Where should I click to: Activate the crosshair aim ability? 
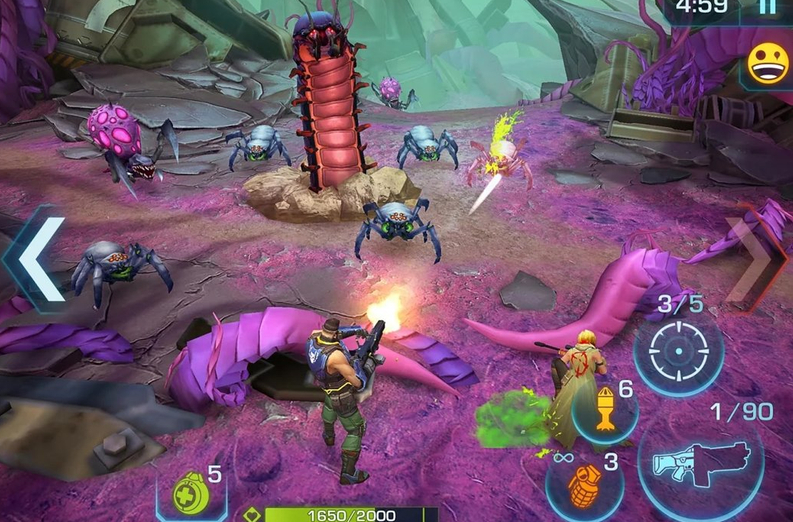tap(677, 349)
